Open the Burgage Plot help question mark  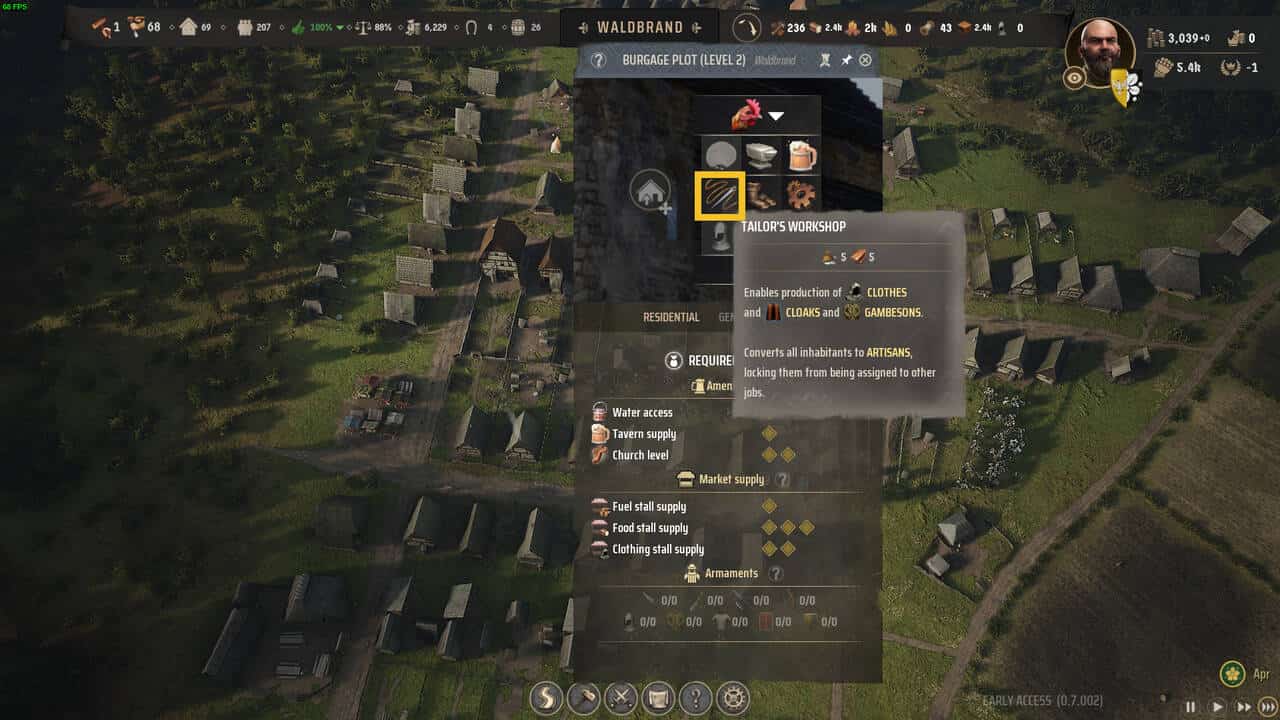coord(598,60)
